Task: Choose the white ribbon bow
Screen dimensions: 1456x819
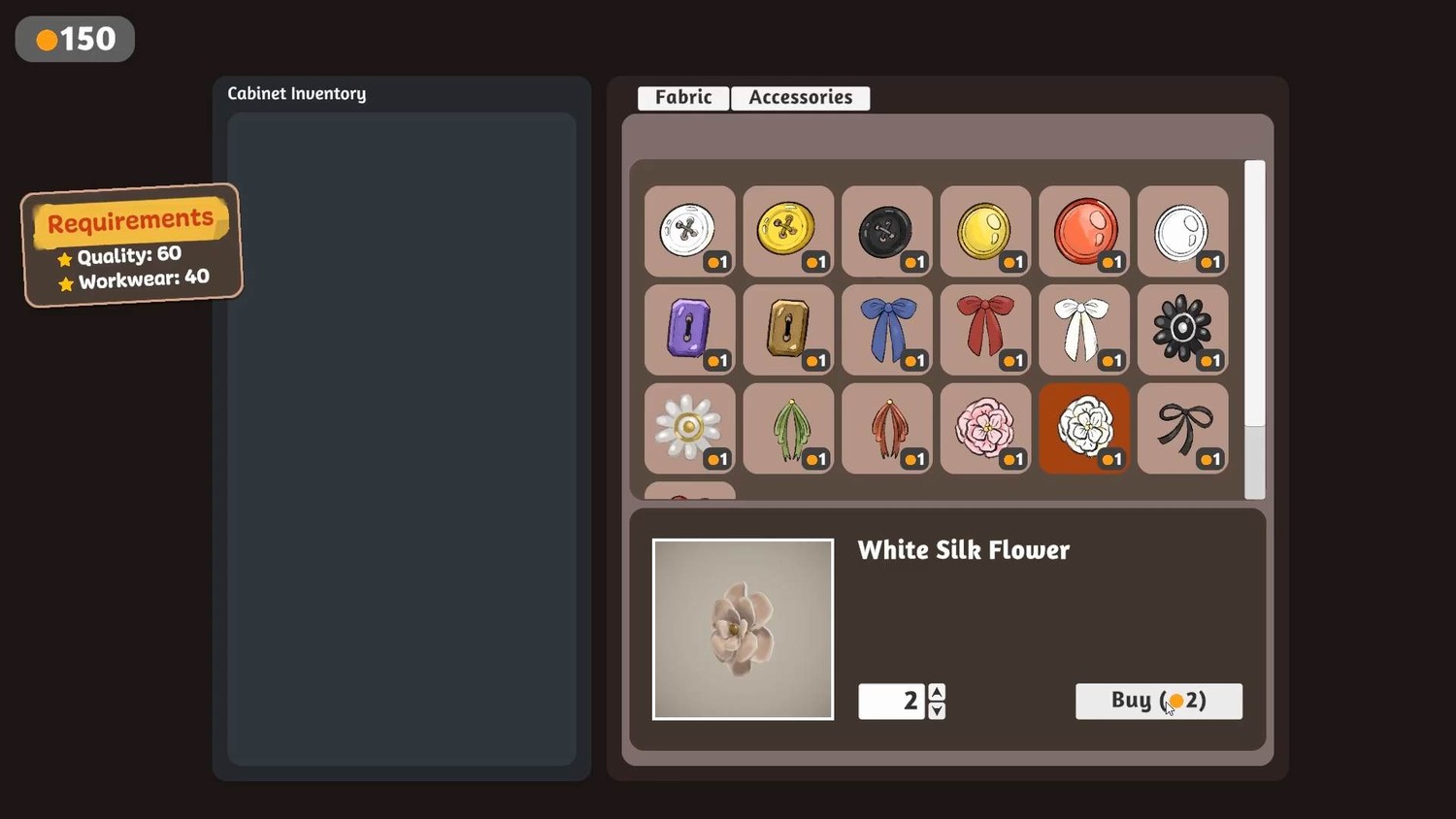Action: 1083,330
